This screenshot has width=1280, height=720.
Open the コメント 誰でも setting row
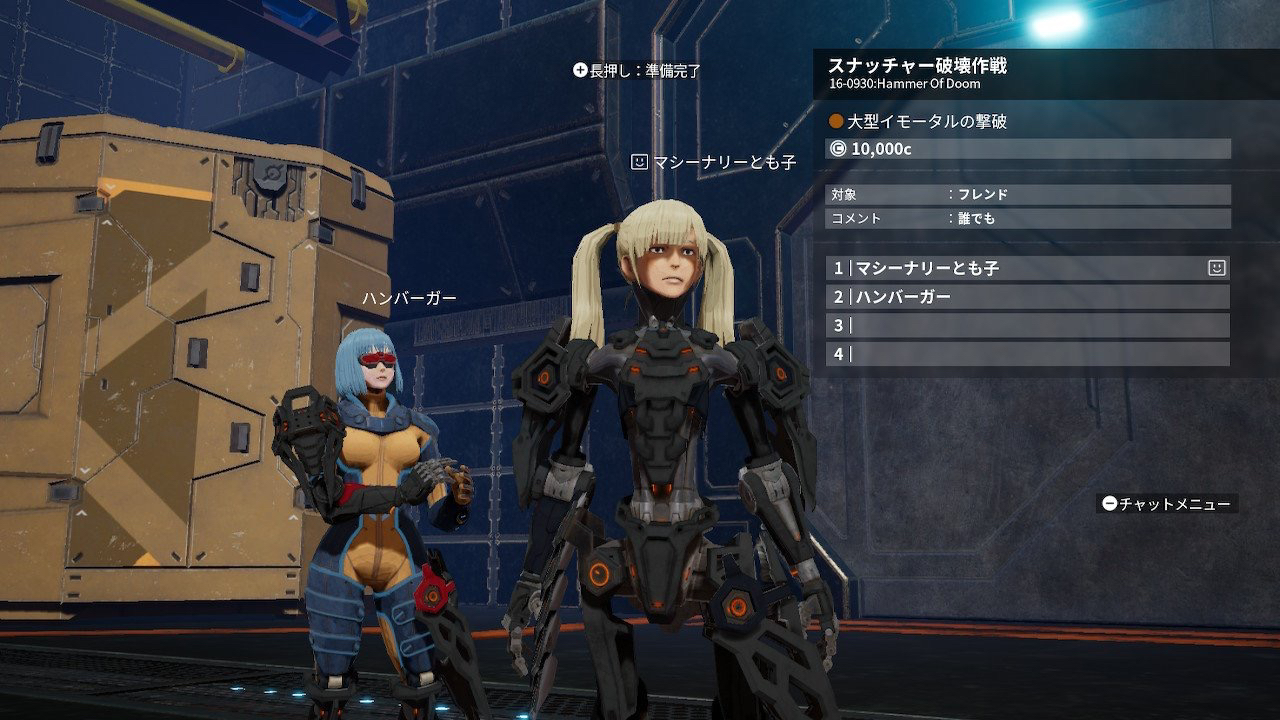[1028, 218]
